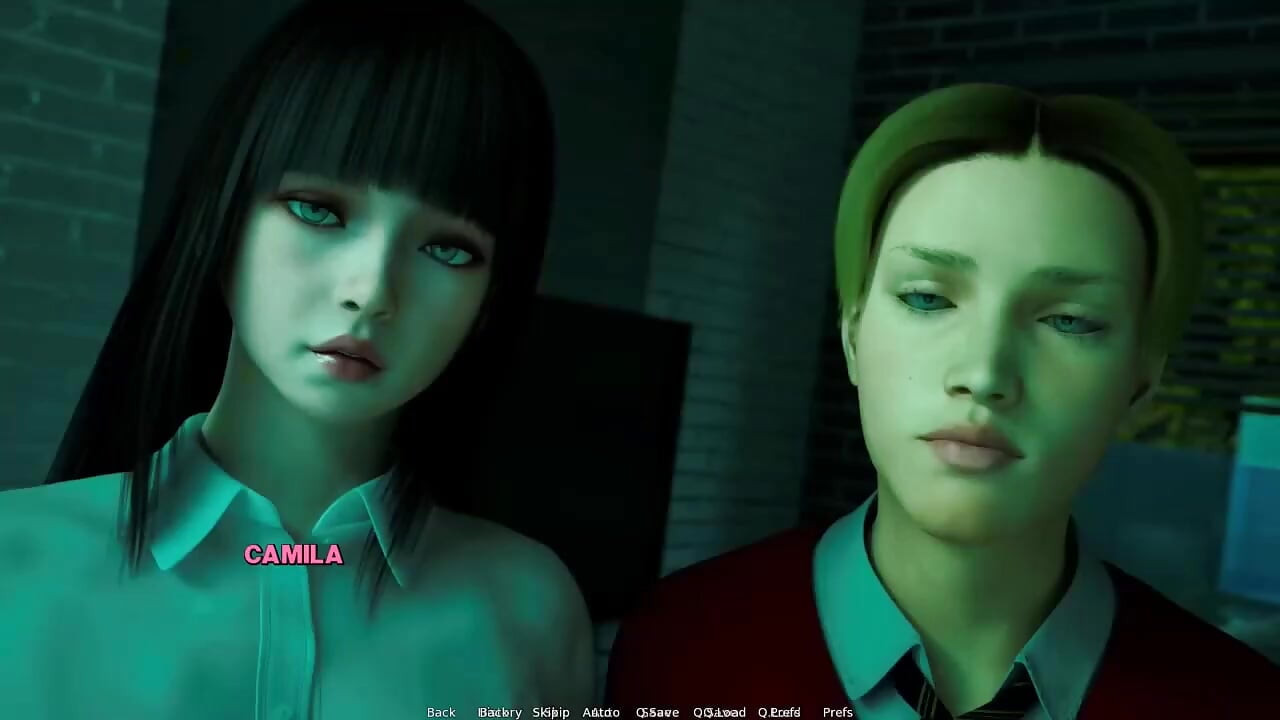Save progress via the Save option
Image resolution: width=1280 pixels, height=720 pixels.
(x=658, y=712)
